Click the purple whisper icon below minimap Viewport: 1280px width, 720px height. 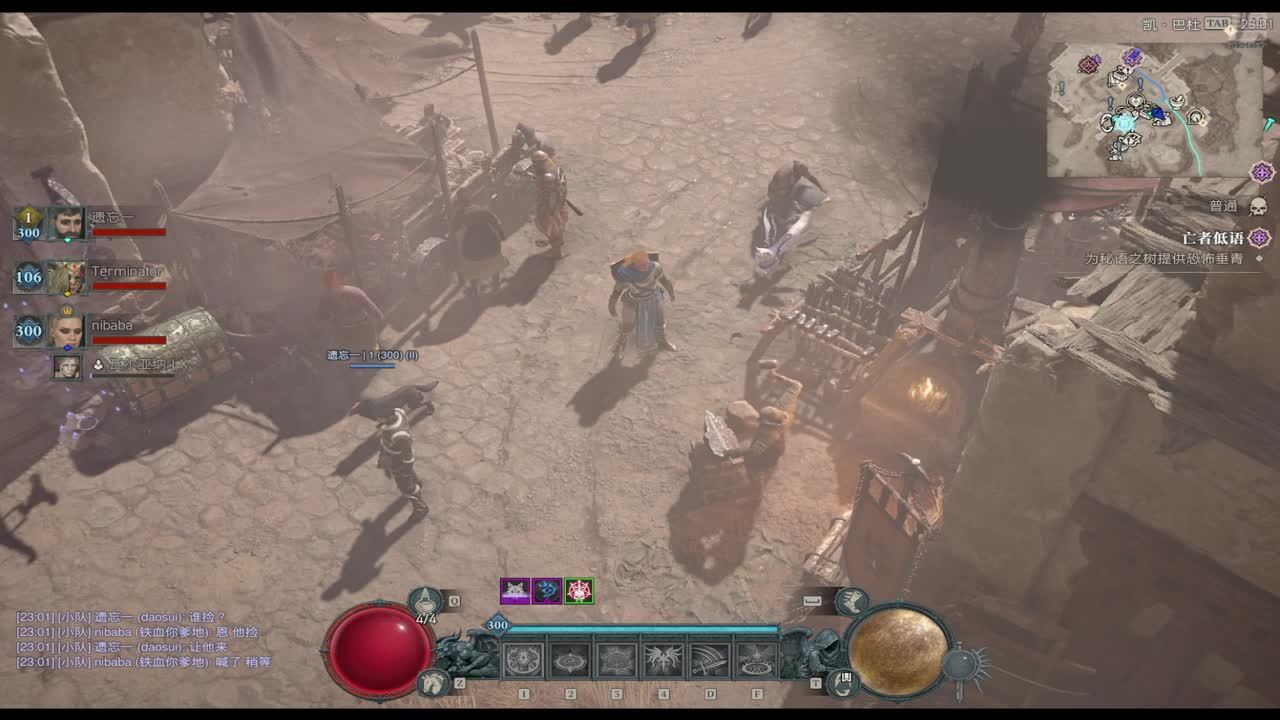coord(1262,172)
